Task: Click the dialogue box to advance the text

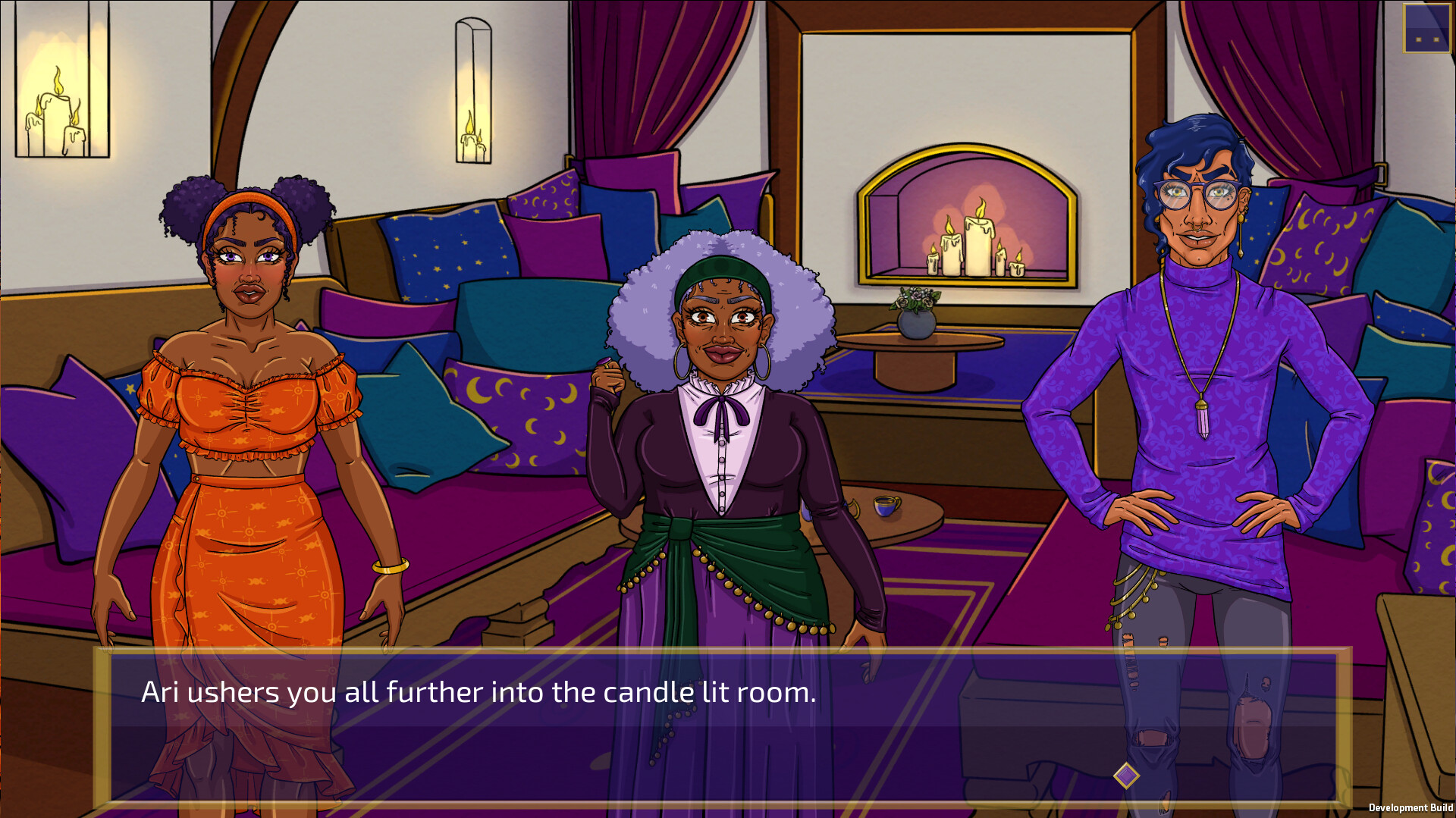Action: [x=720, y=728]
